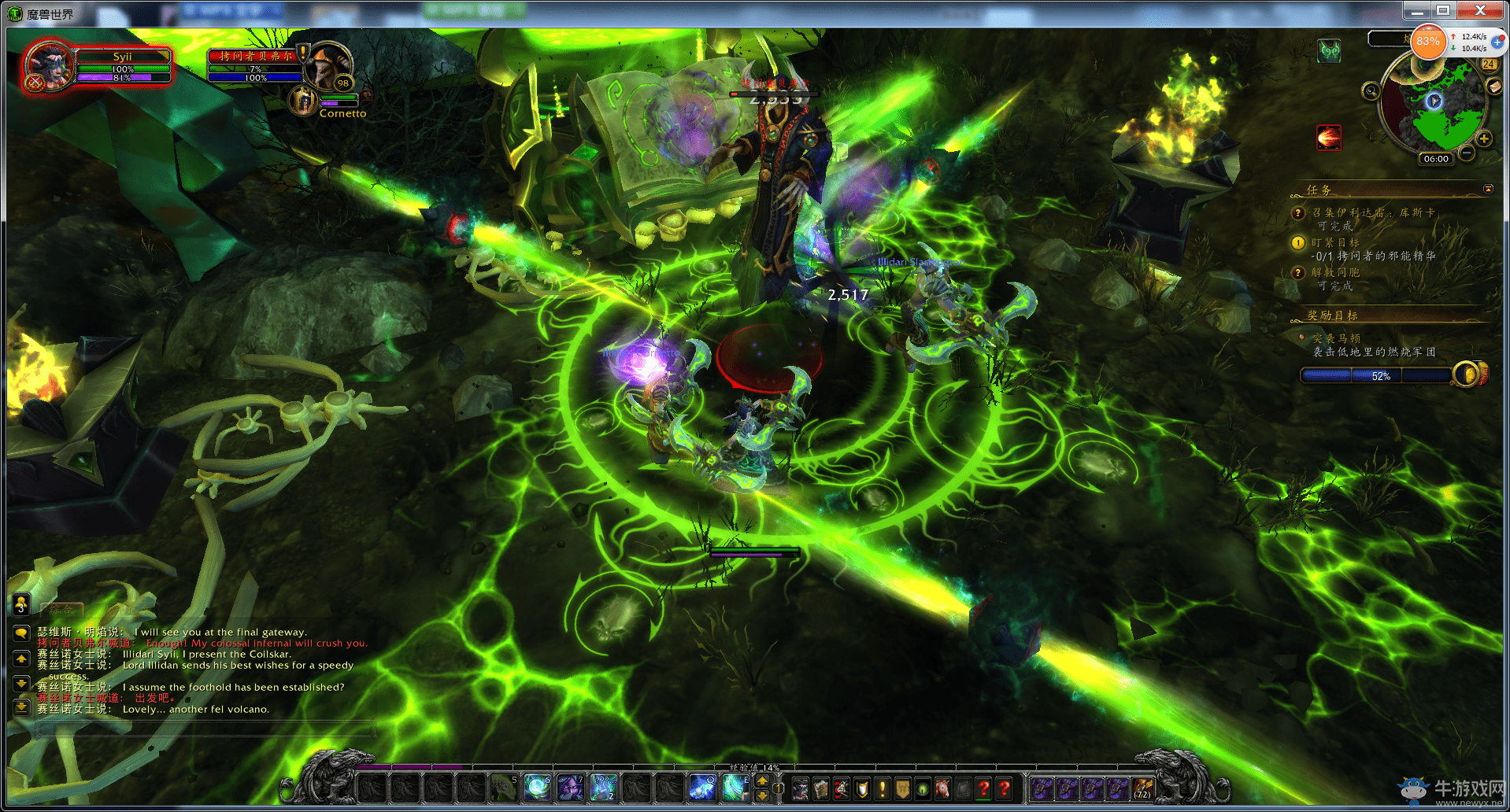Open the calendar button showing 24
The height and width of the screenshot is (812, 1510).
point(1488,65)
